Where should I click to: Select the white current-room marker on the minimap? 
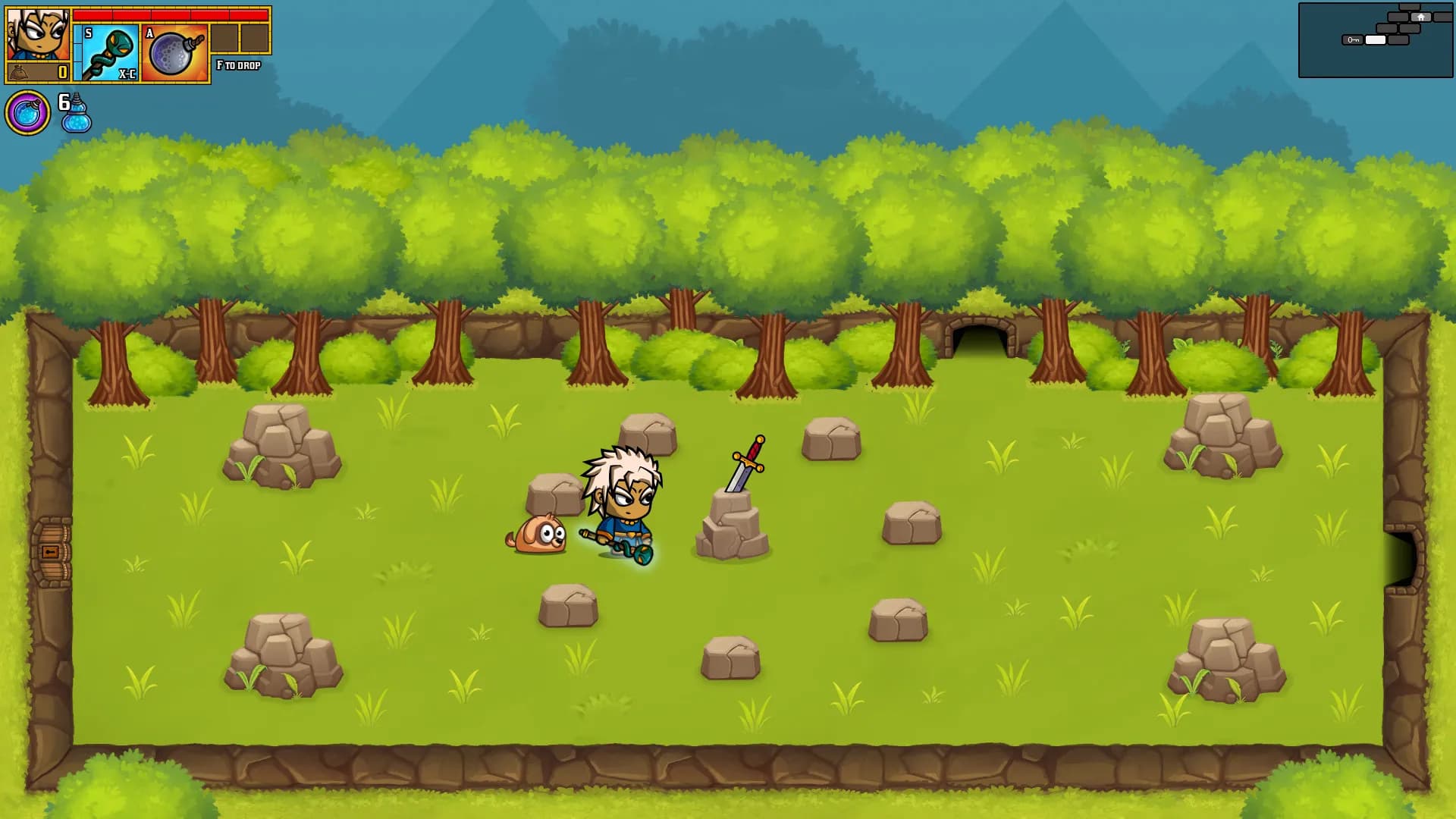[1374, 39]
